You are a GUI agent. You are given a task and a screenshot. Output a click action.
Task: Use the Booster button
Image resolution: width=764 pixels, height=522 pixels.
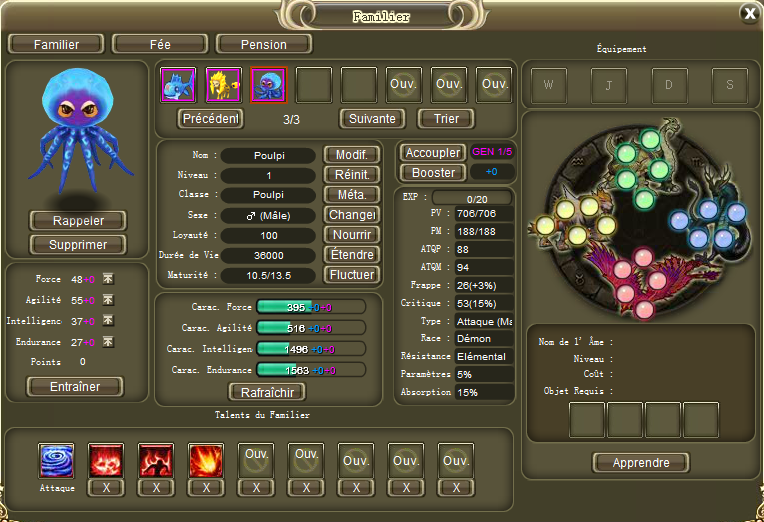(x=433, y=172)
